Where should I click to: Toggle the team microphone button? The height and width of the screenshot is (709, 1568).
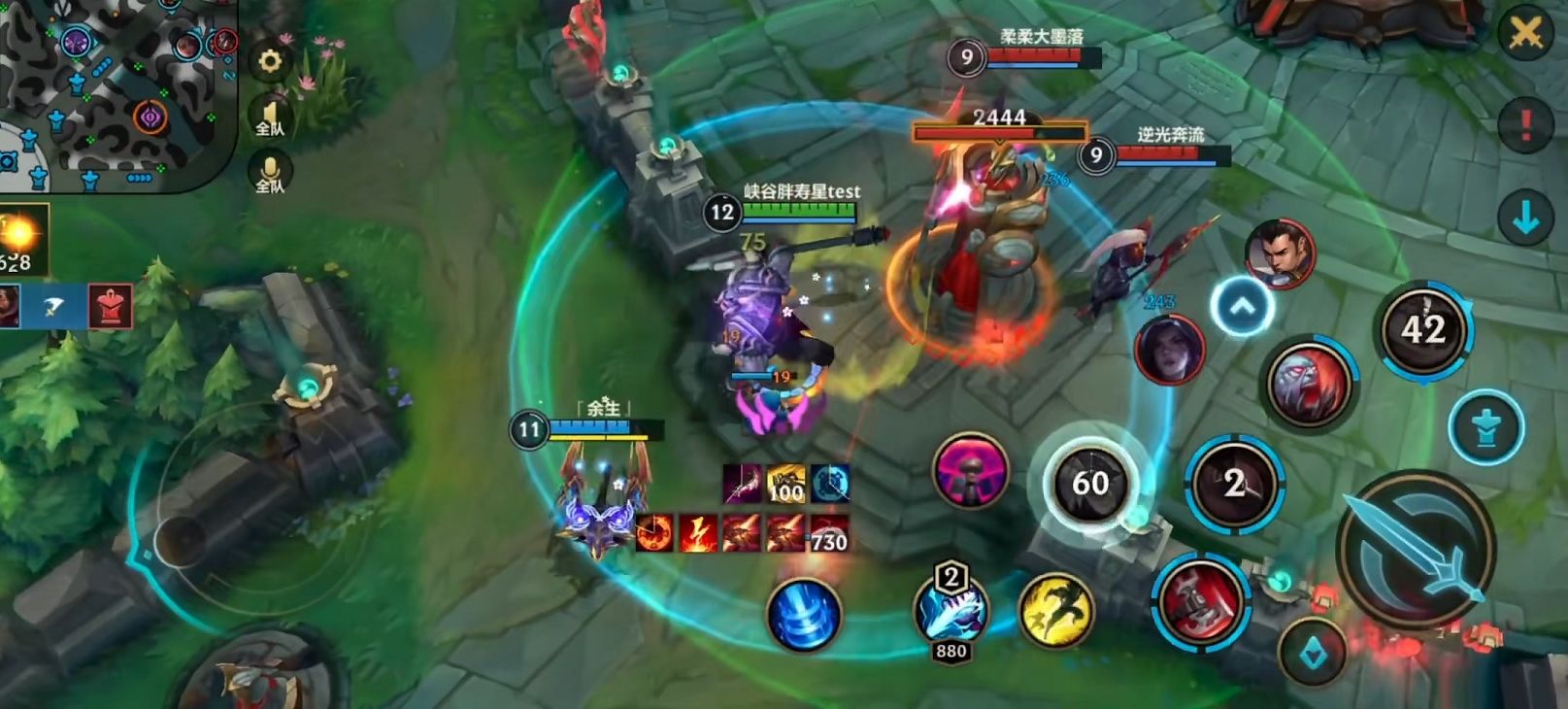[270, 175]
